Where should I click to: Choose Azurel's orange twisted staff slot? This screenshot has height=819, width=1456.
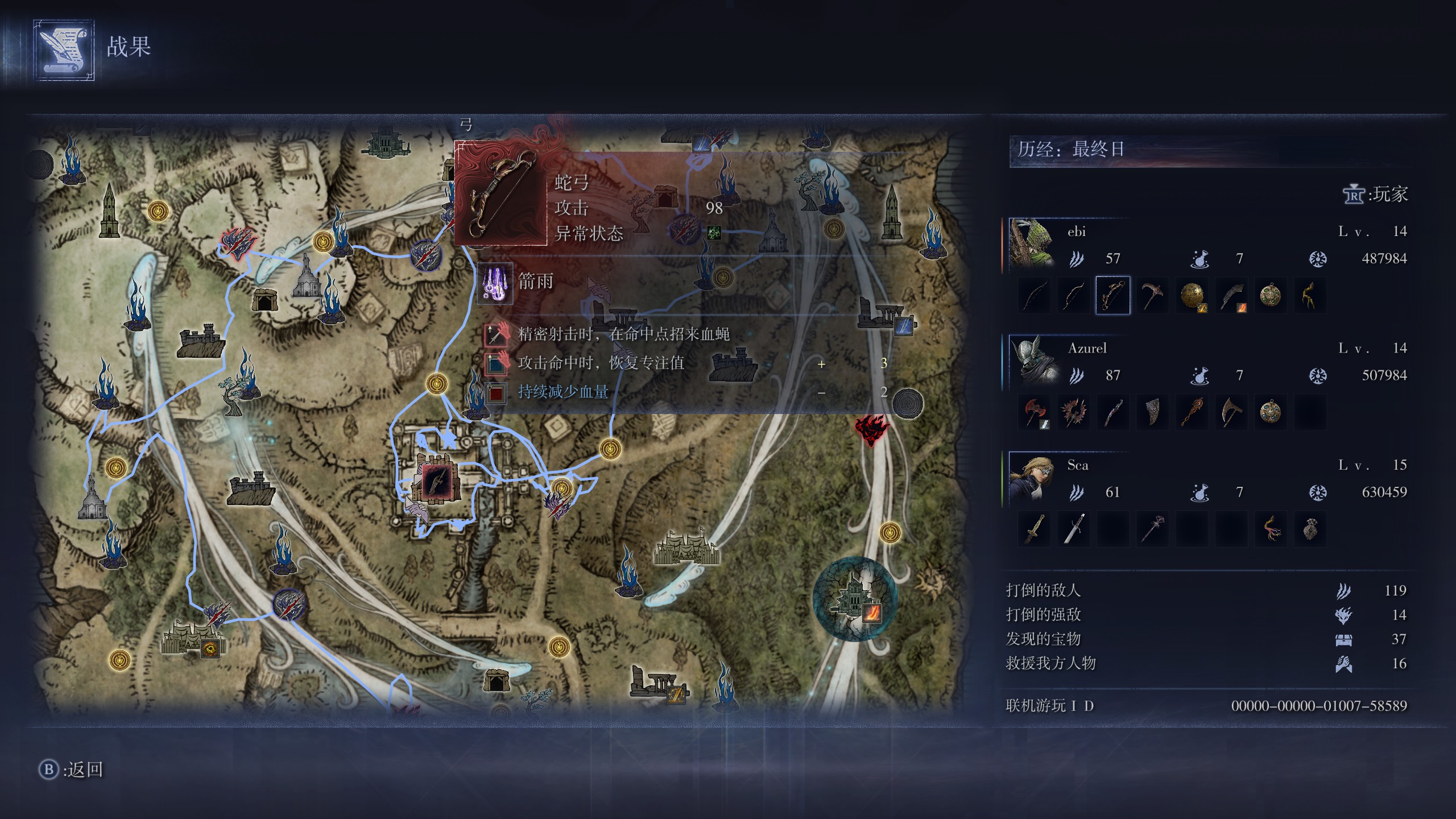(x=1192, y=412)
